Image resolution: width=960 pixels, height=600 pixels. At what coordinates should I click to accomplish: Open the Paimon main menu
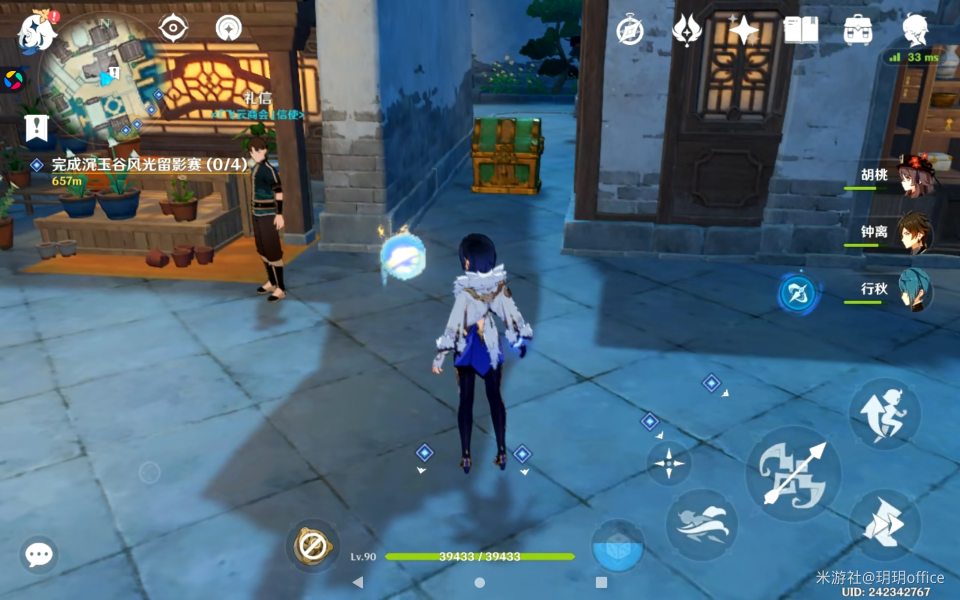click(x=37, y=32)
